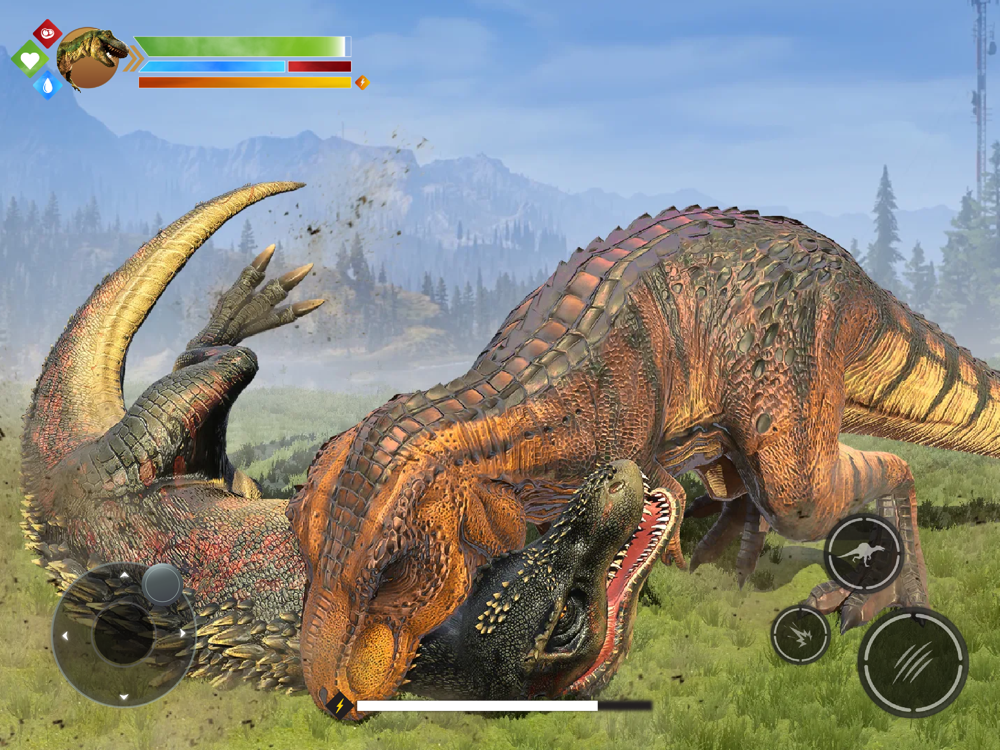Tap the claw slash attack button
This screenshot has height=750, width=1000.
pos(912,661)
